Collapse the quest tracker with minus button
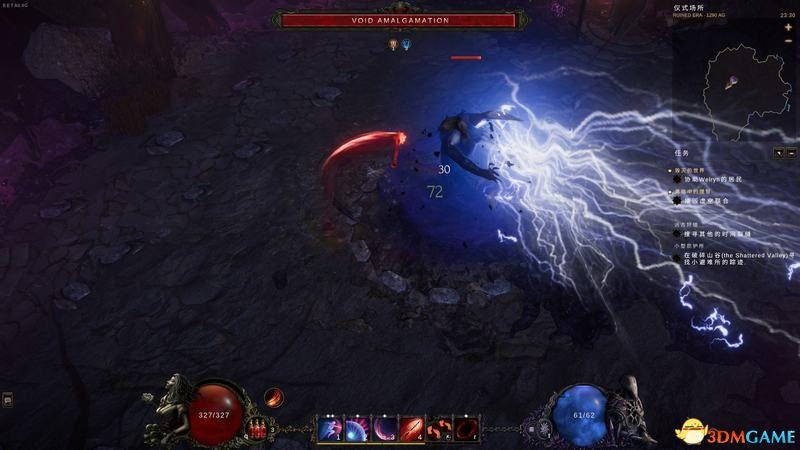The height and width of the screenshot is (450, 800). [791, 153]
